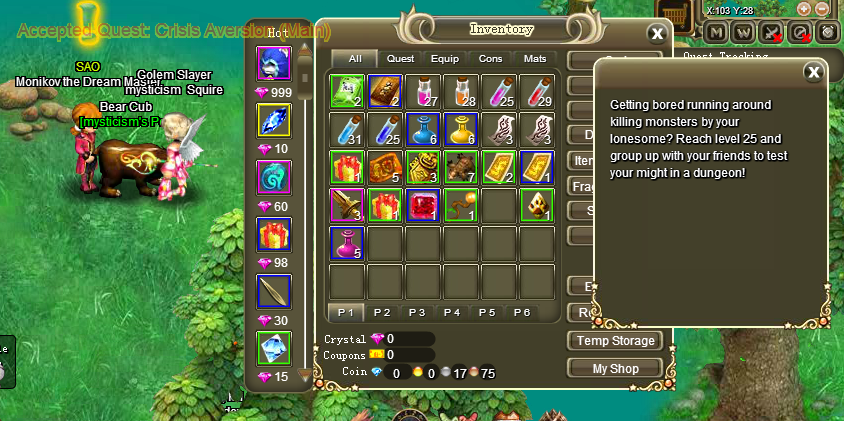Select the golden sword item slot
This screenshot has height=421, width=844.
coord(346,205)
